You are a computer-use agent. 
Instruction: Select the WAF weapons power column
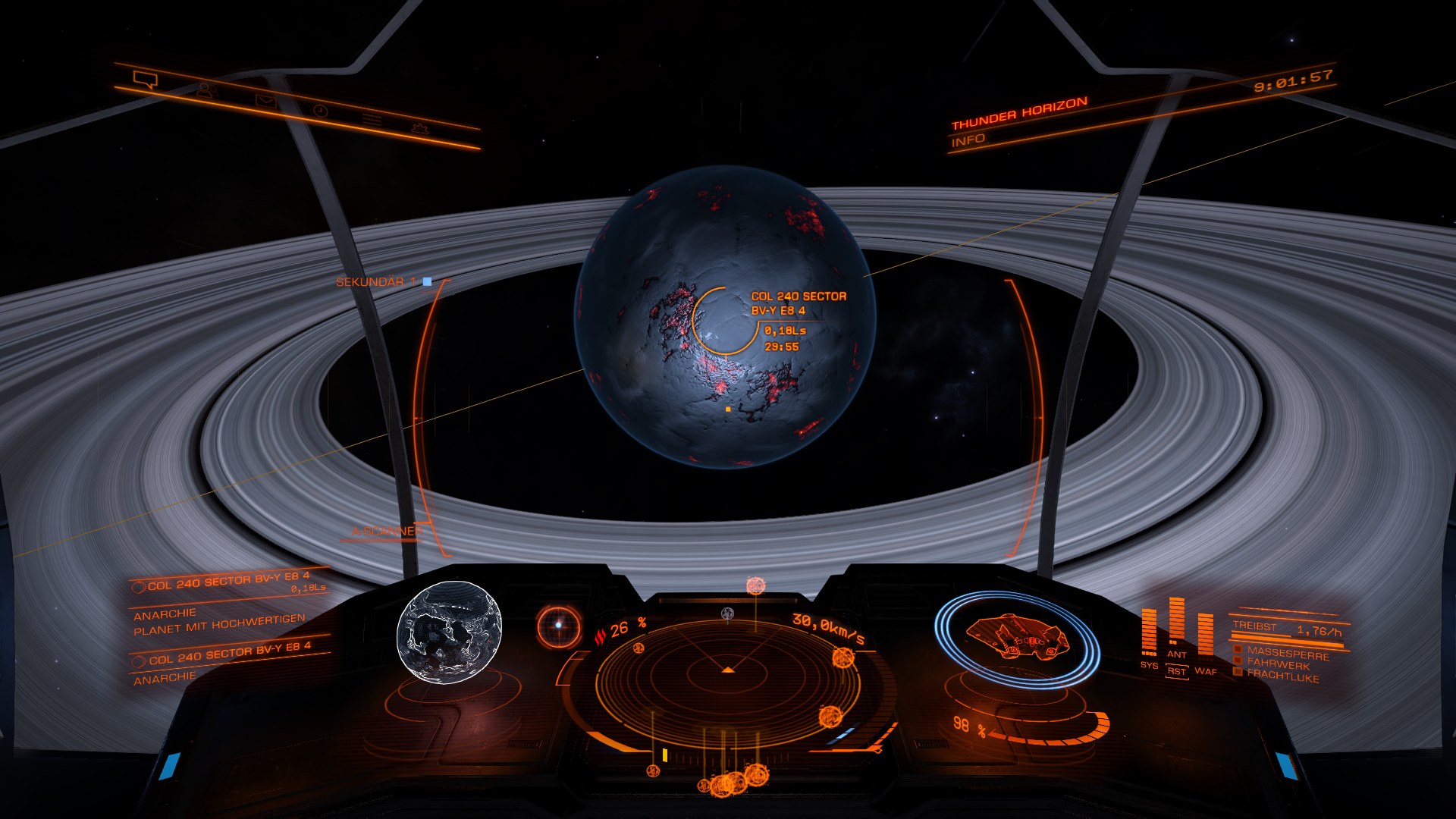pyautogui.click(x=1205, y=637)
